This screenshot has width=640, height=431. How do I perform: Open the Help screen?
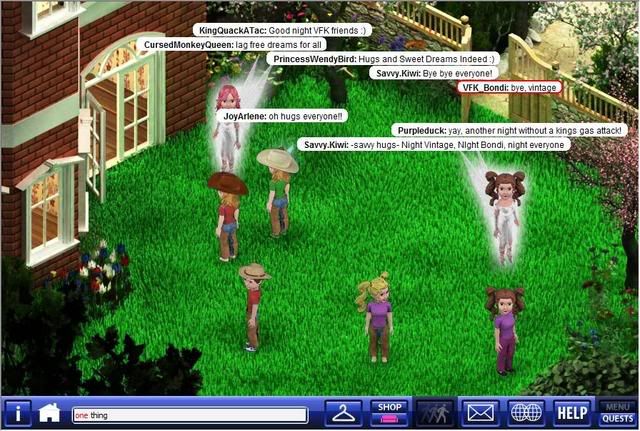572,413
